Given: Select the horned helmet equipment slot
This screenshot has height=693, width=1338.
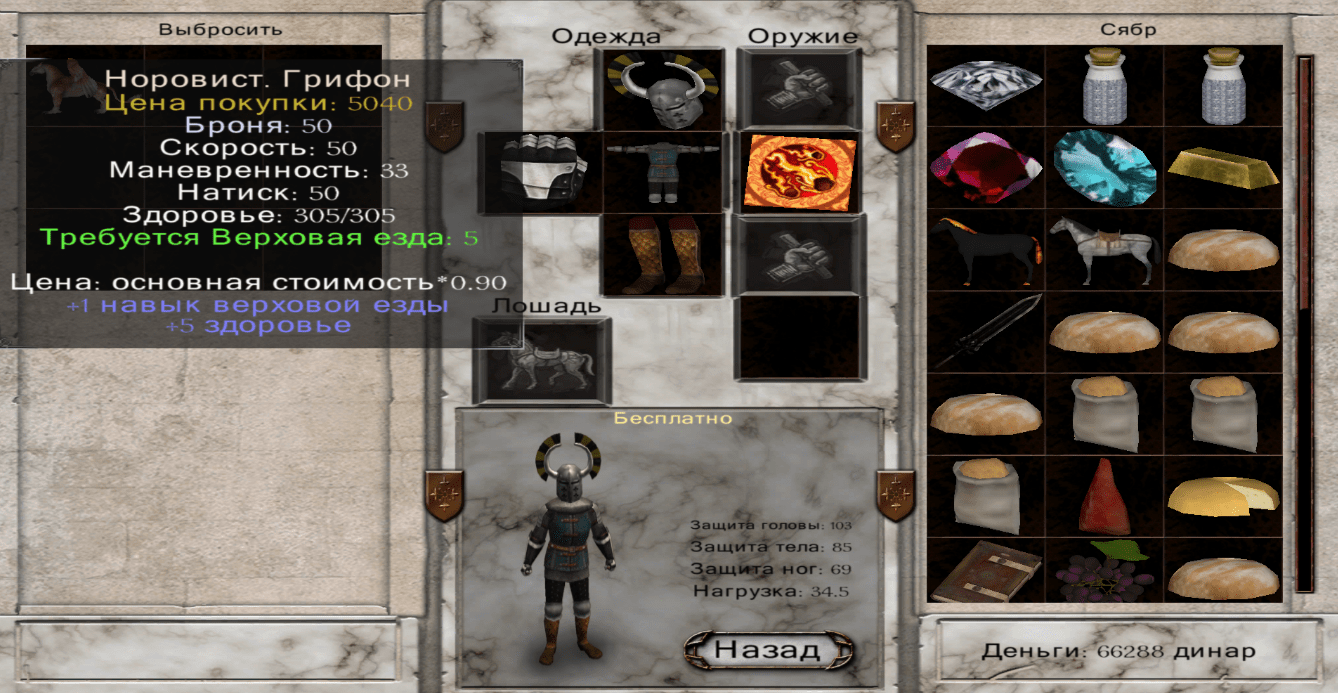Looking at the screenshot, I should 663,90.
